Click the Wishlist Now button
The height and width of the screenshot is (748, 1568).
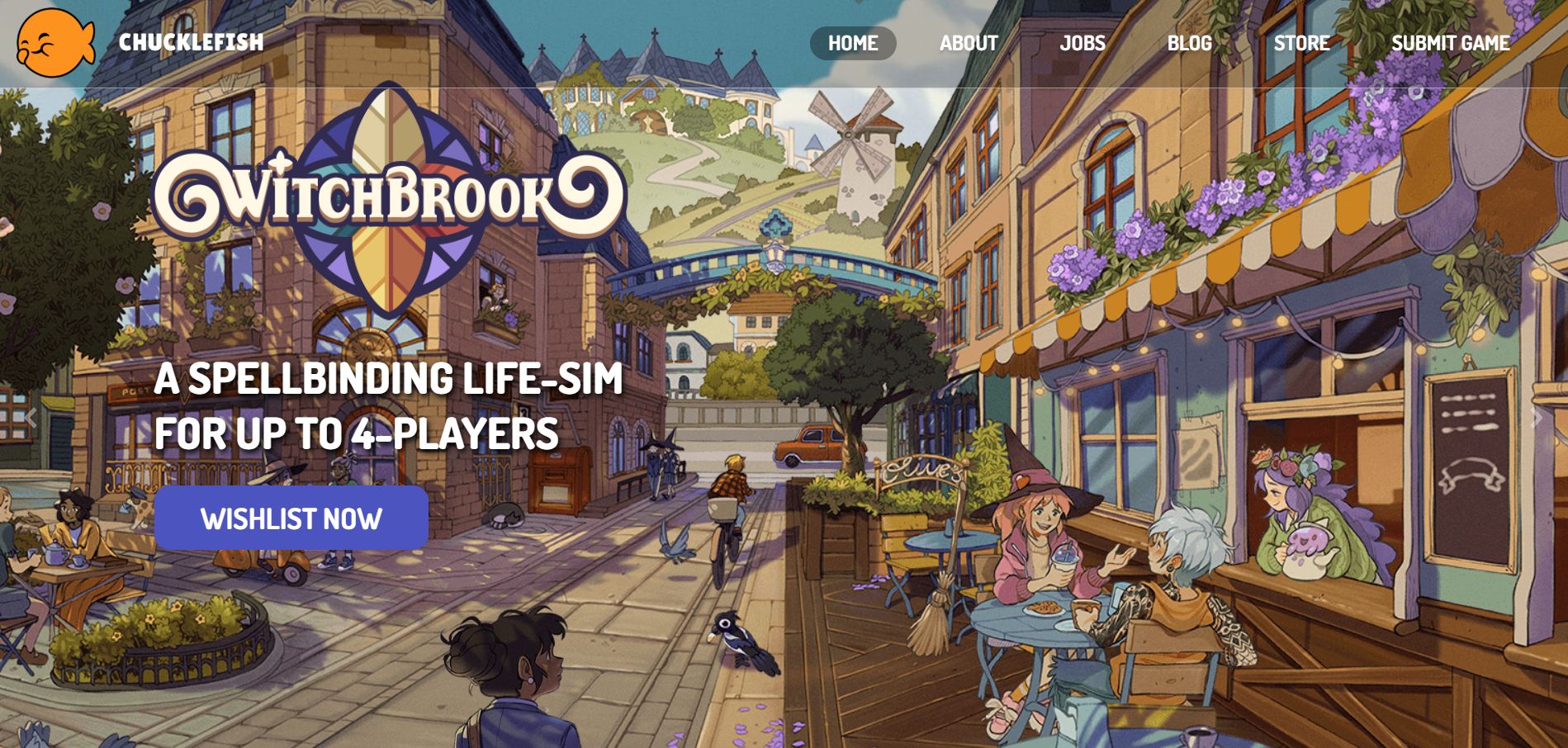pos(291,518)
